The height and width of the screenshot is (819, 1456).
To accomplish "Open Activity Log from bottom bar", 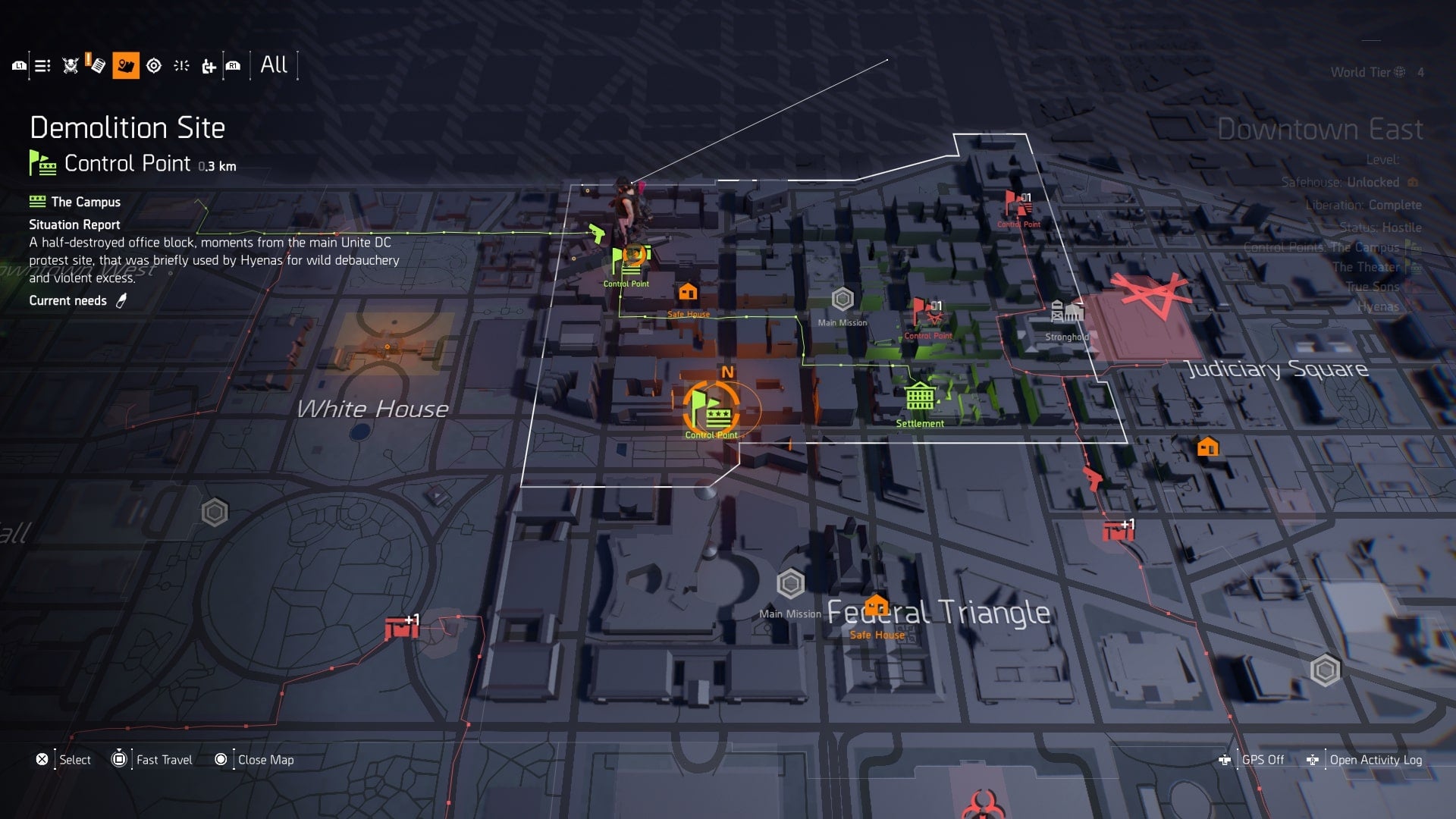I will coord(1376,759).
